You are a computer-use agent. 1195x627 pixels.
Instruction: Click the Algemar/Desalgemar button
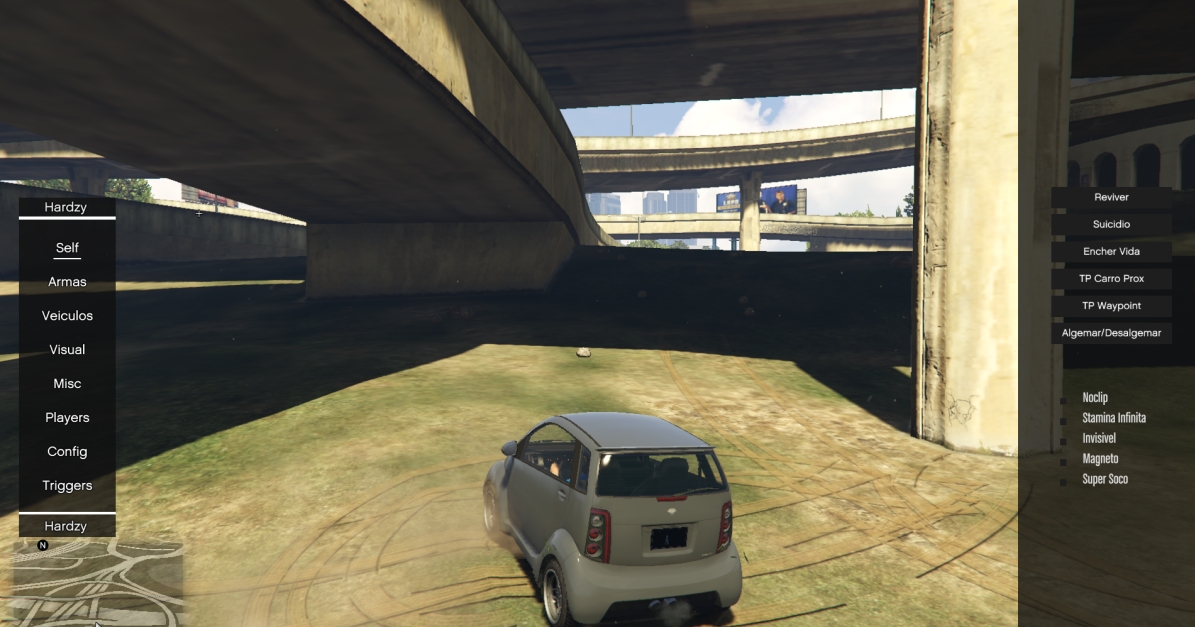tap(1111, 333)
